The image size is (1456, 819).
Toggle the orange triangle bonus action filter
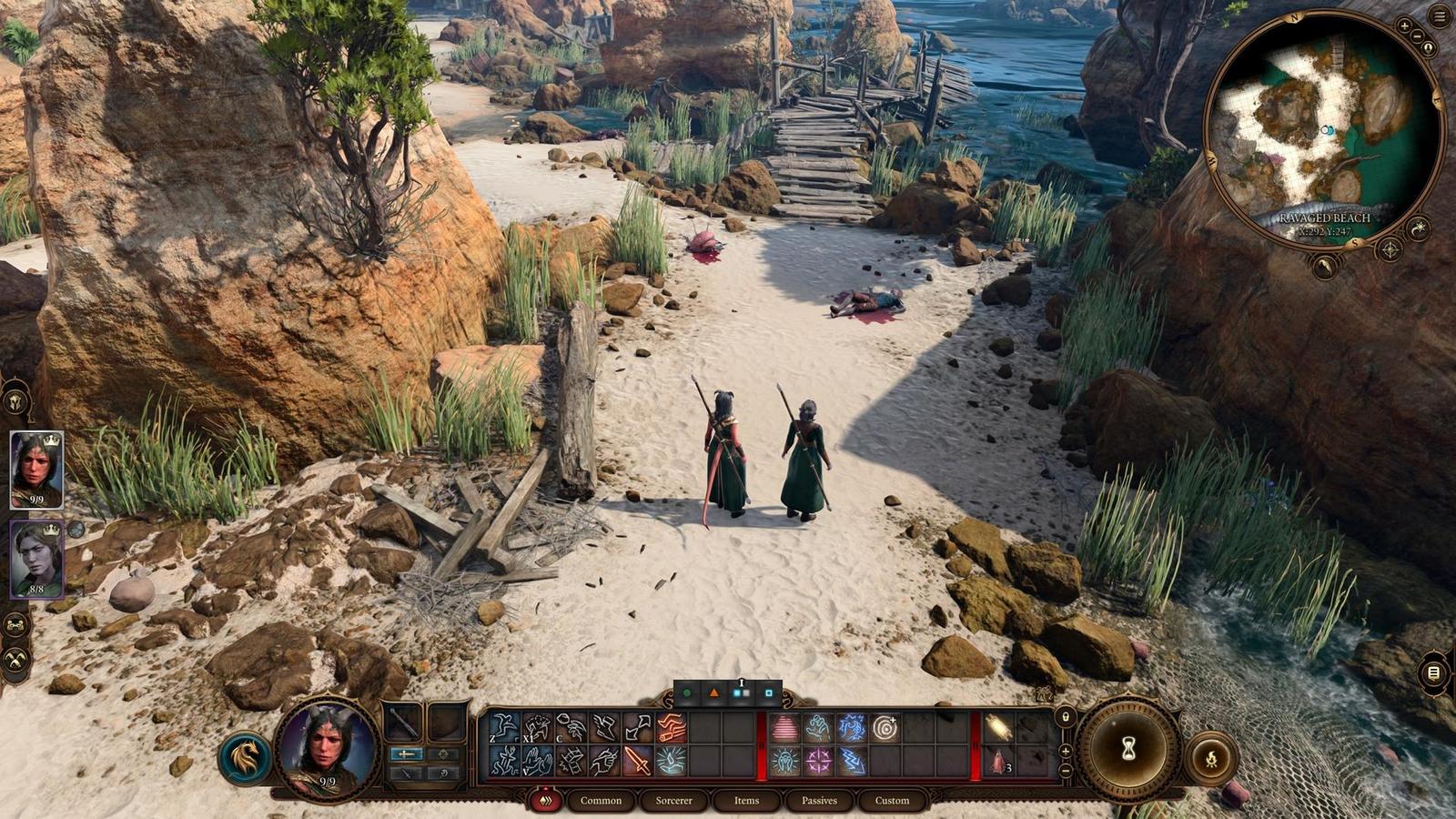coord(713,693)
